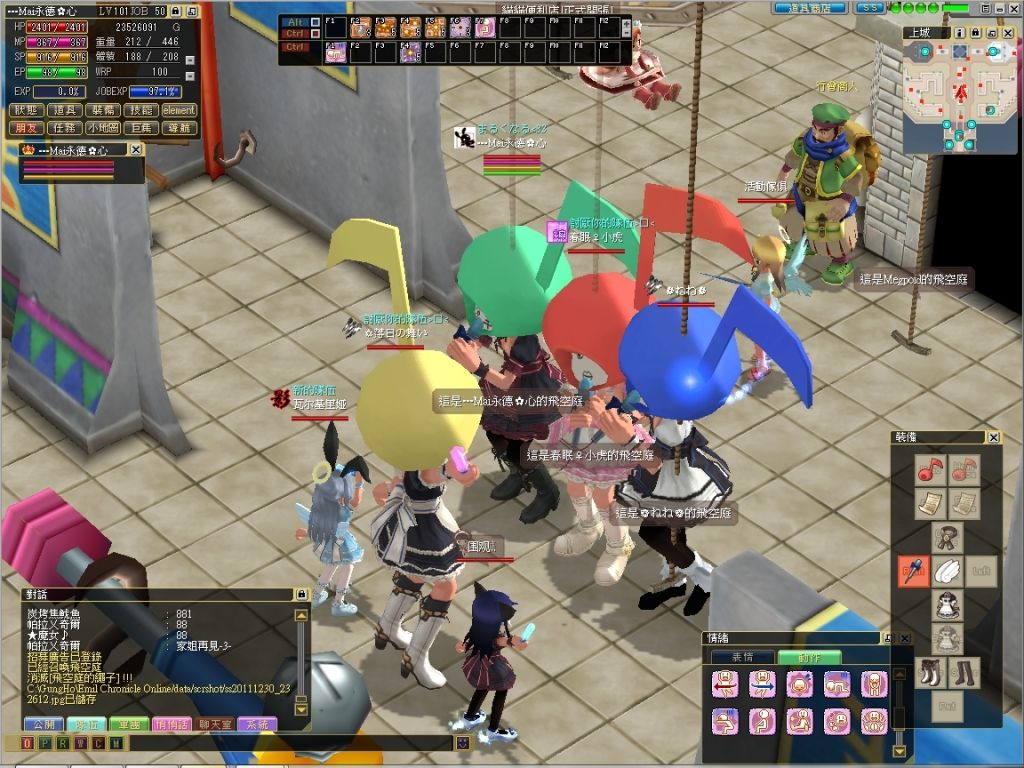1024x768 pixels.
Task: Close the 裝備 equipment window
Action: (x=993, y=437)
